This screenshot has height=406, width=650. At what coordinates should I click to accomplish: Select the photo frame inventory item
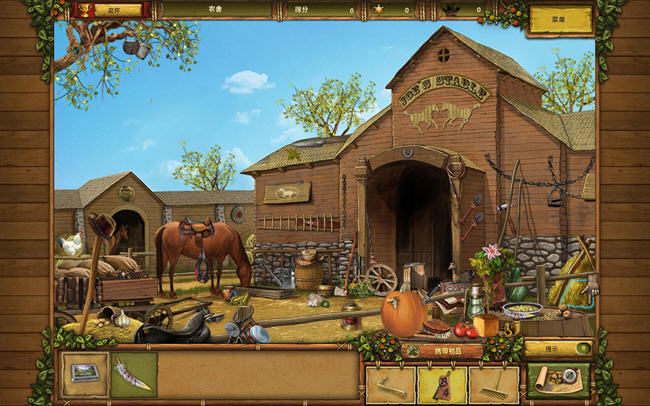tap(85, 373)
